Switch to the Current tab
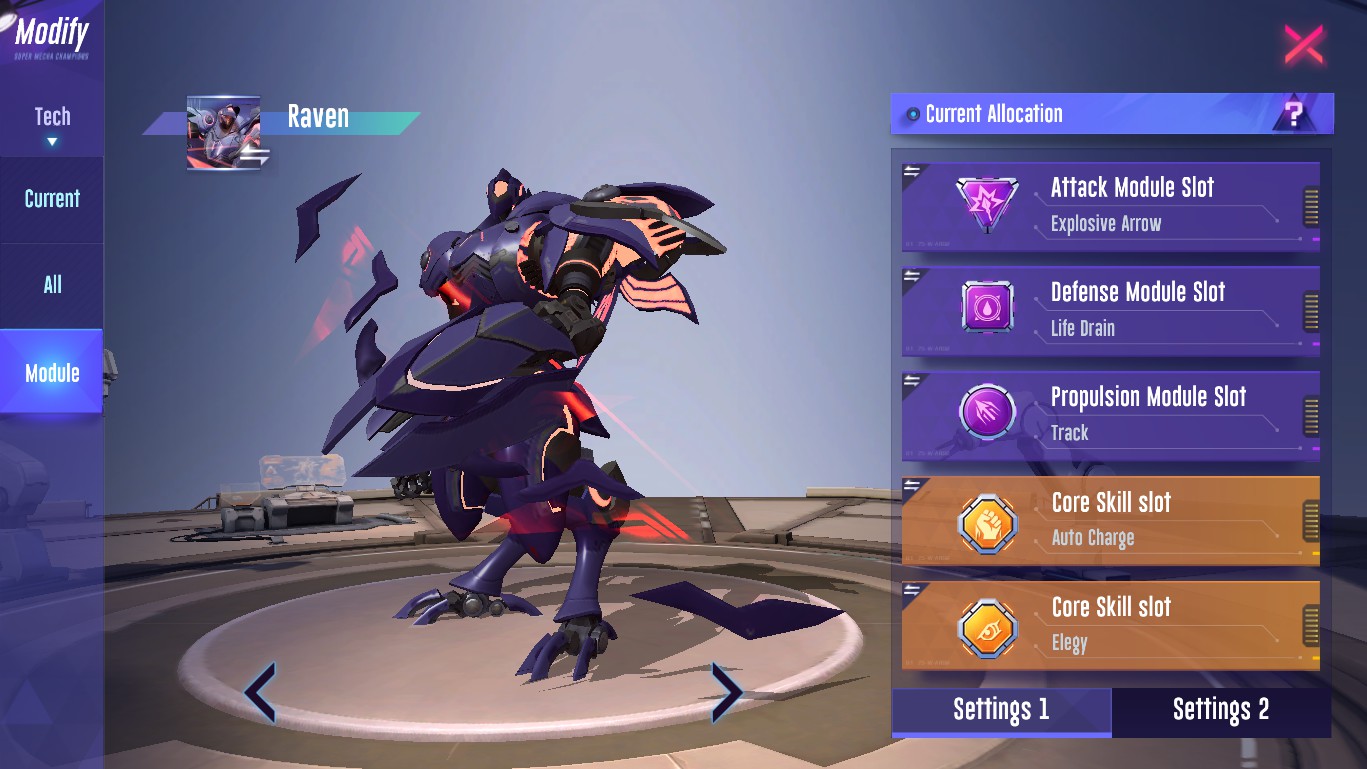 tap(52, 199)
